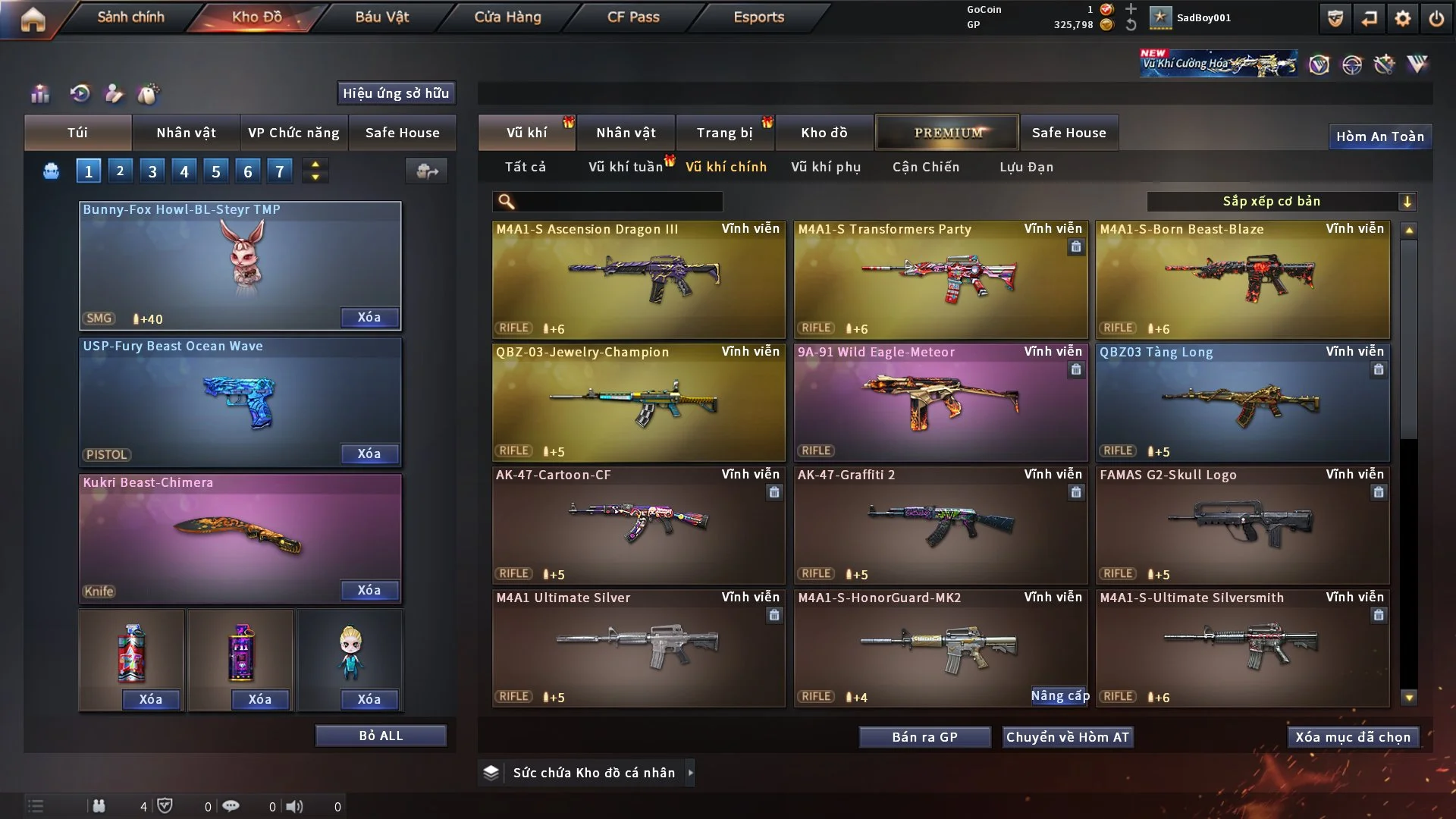Remove Kukri Beast-Chimera with Xóa

coord(369,590)
